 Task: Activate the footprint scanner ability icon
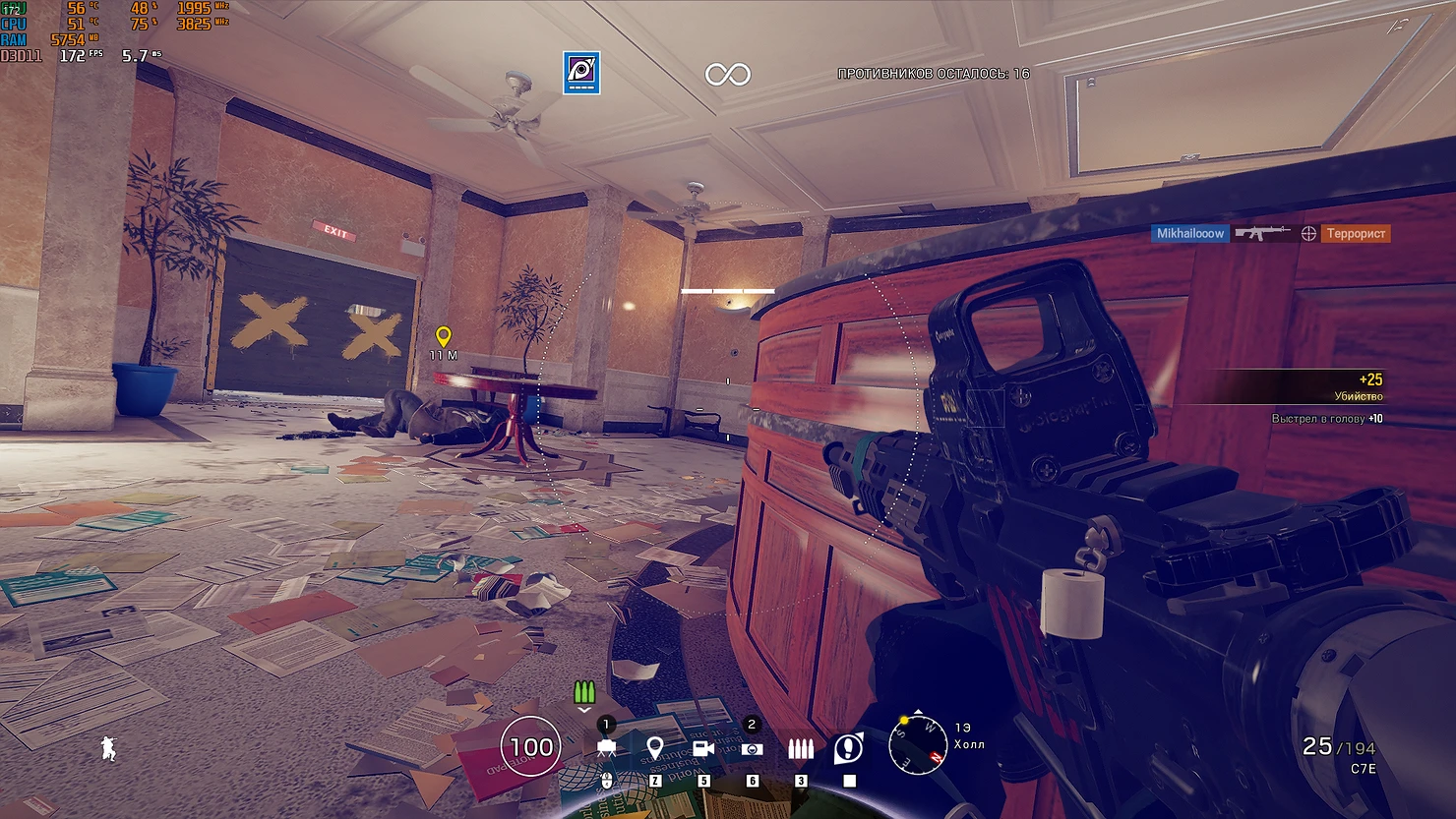(848, 748)
